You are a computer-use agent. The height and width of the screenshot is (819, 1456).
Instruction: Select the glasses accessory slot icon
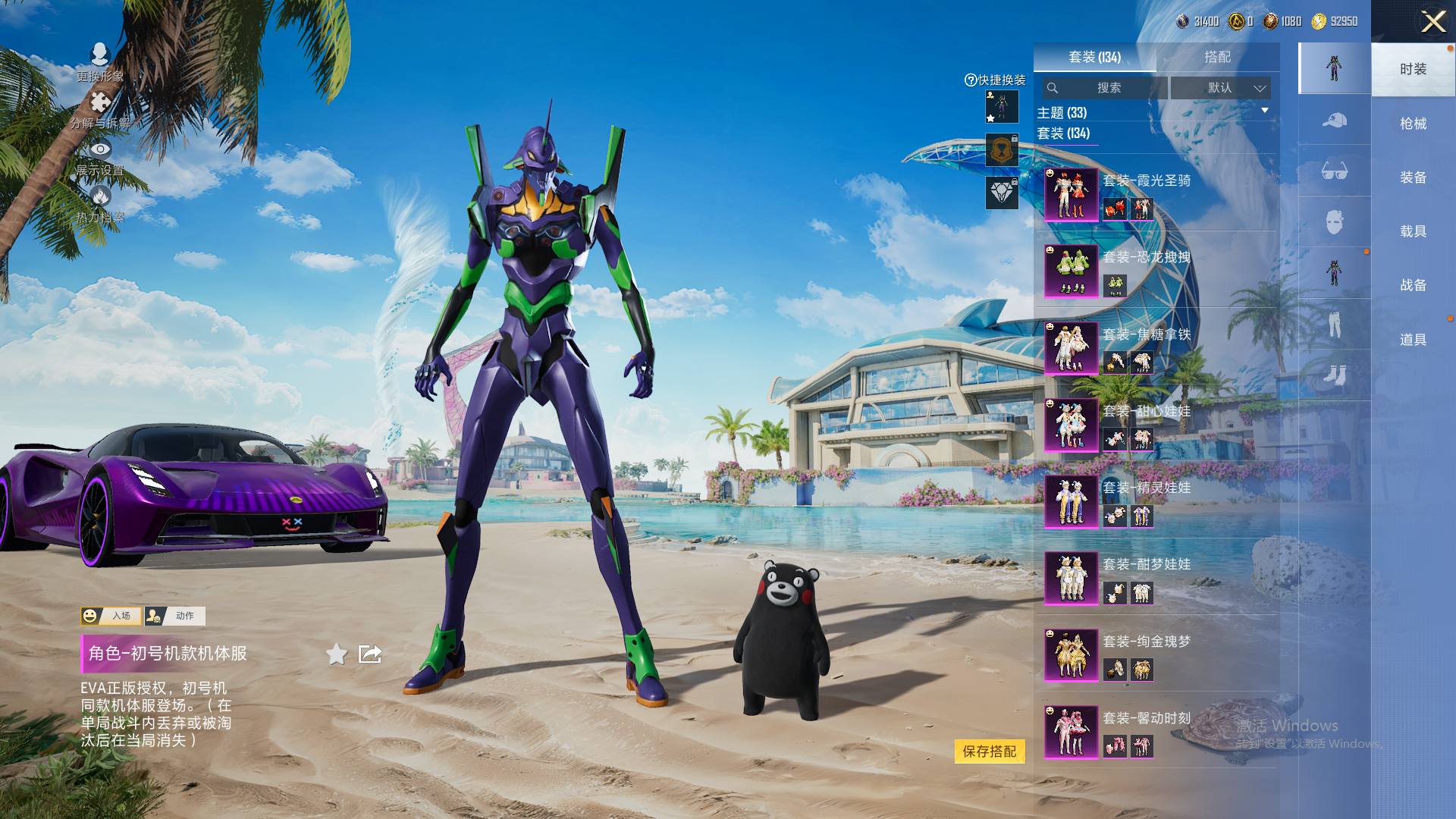click(1334, 171)
